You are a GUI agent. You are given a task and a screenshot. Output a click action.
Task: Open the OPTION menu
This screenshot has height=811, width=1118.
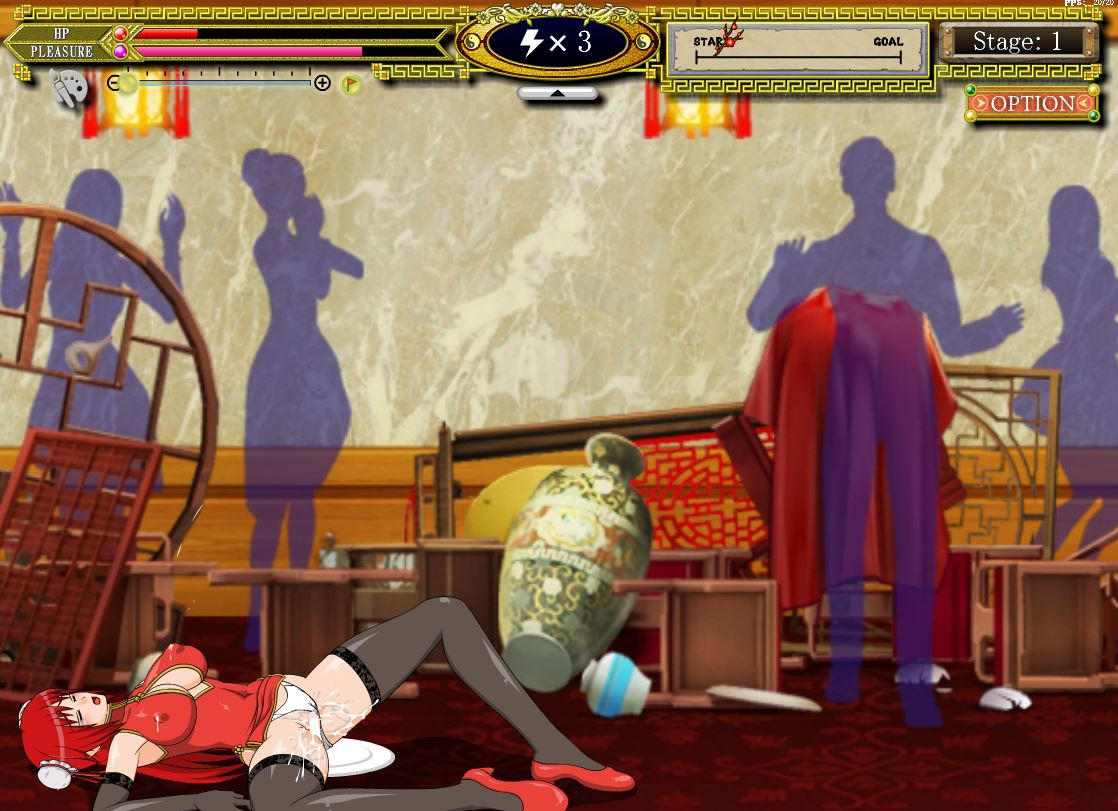click(1033, 103)
